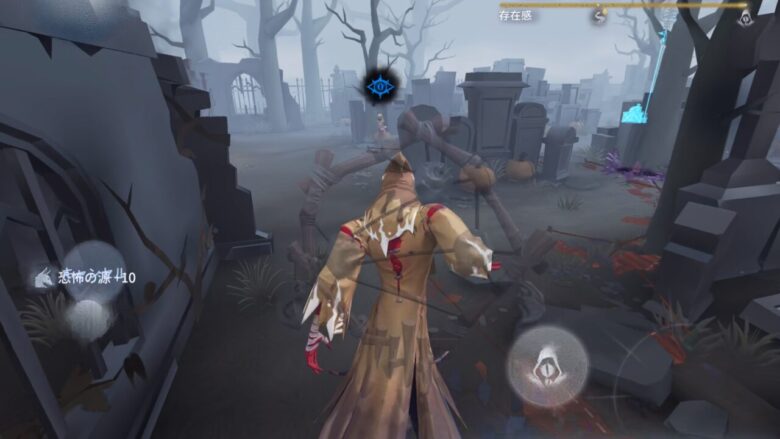
Task: Activate the hooded eye ability button
Action: pyautogui.click(x=547, y=366)
